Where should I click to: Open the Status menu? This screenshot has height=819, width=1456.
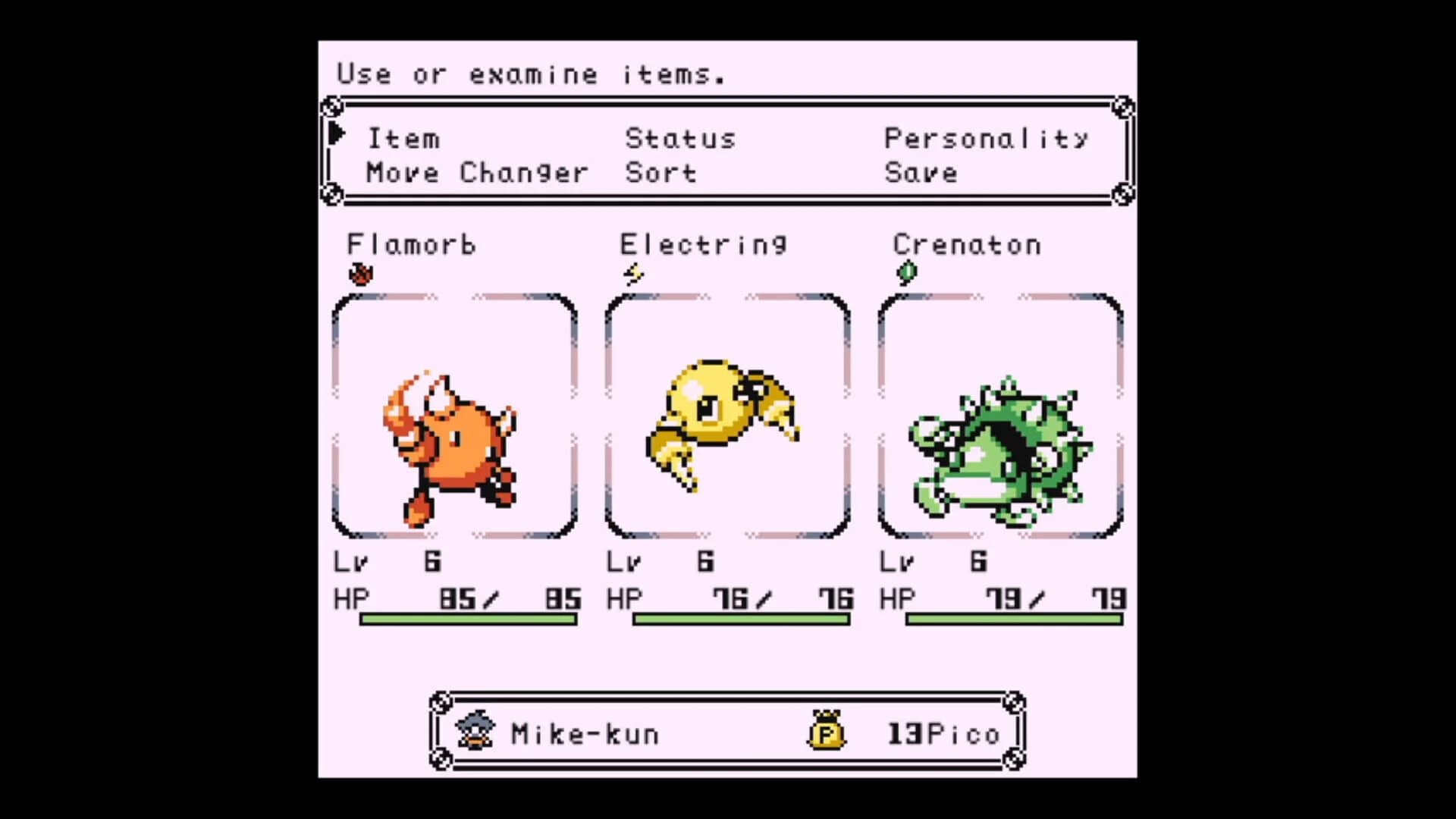pyautogui.click(x=679, y=138)
